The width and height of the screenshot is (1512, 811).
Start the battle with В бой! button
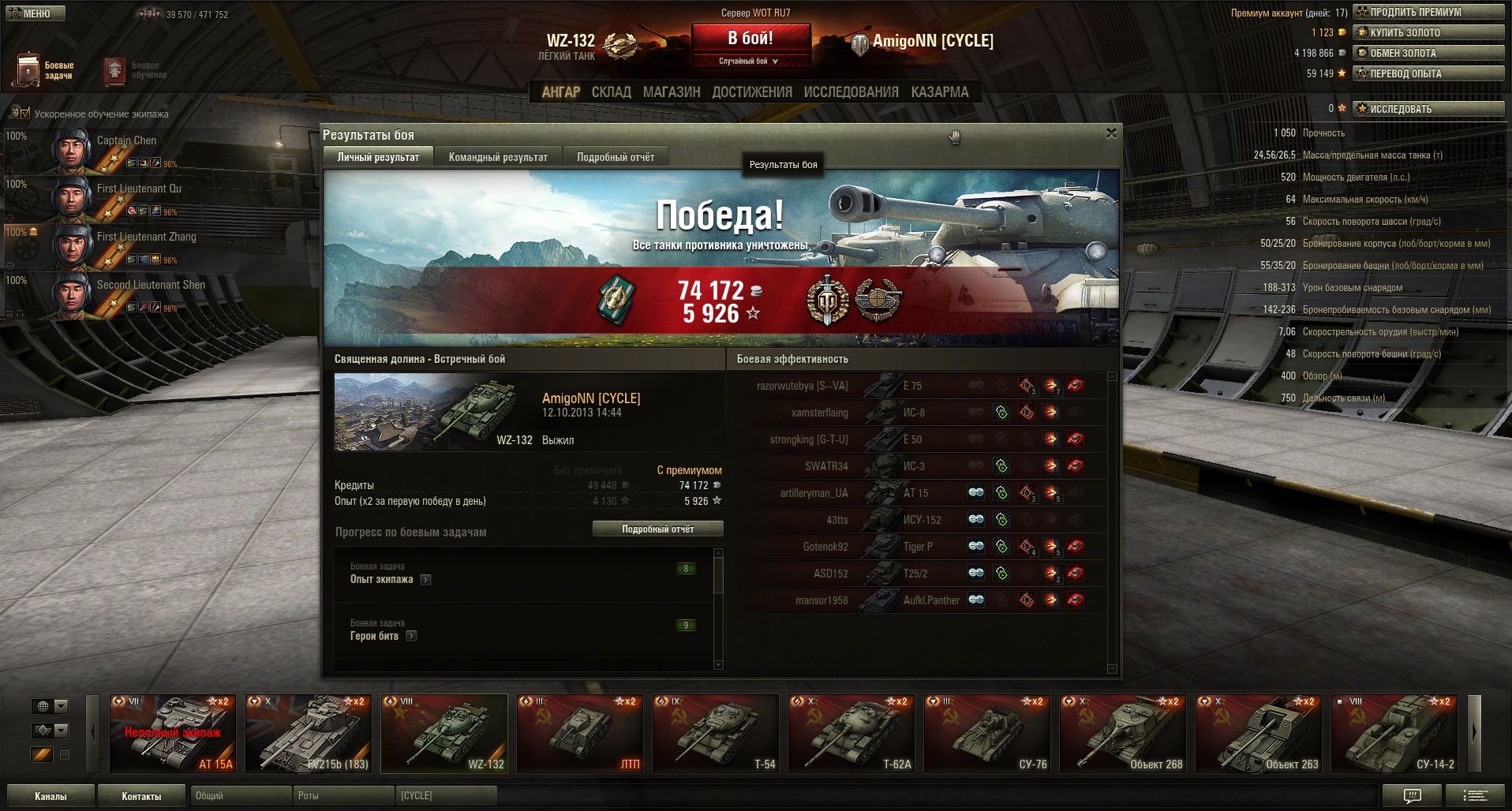pyautogui.click(x=750, y=39)
